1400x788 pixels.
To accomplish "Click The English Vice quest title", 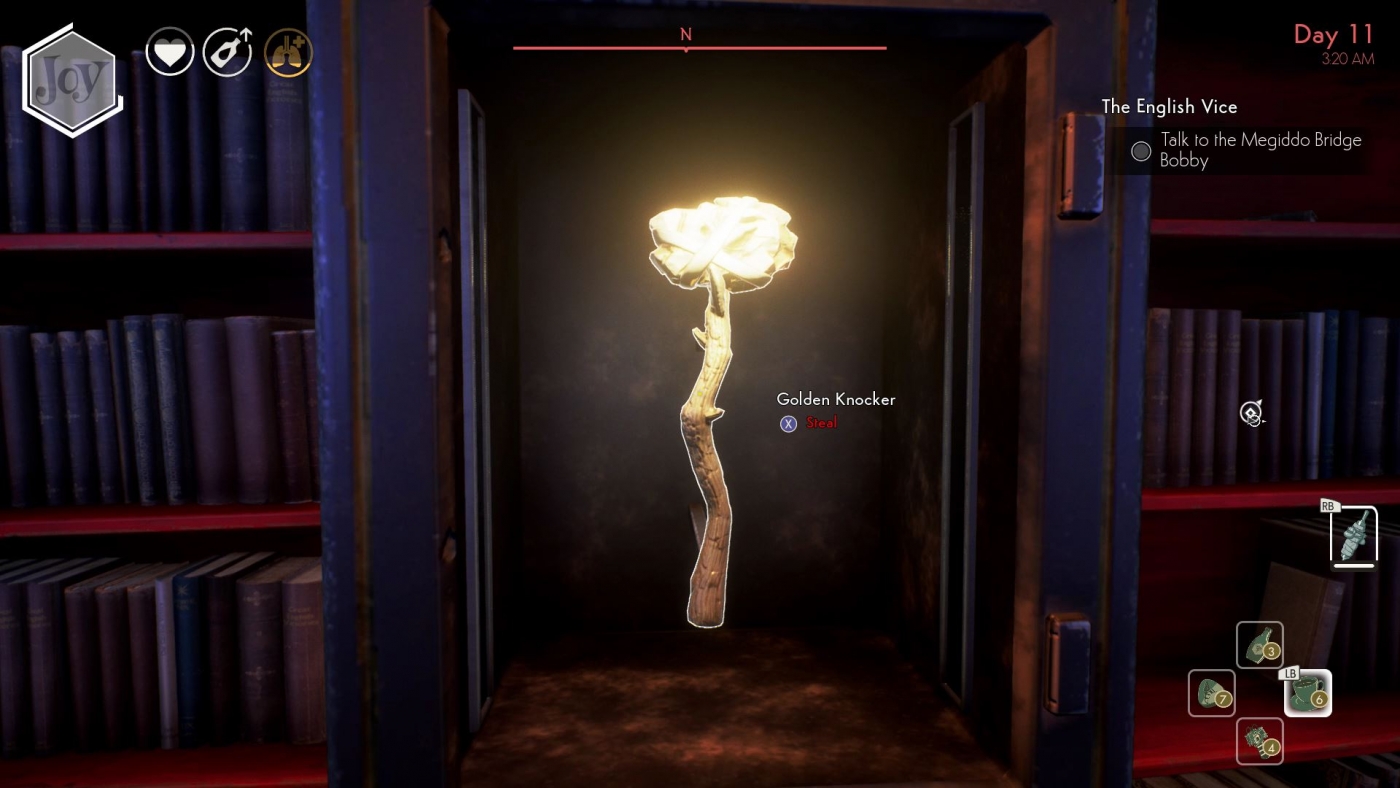I will 1169,106.
